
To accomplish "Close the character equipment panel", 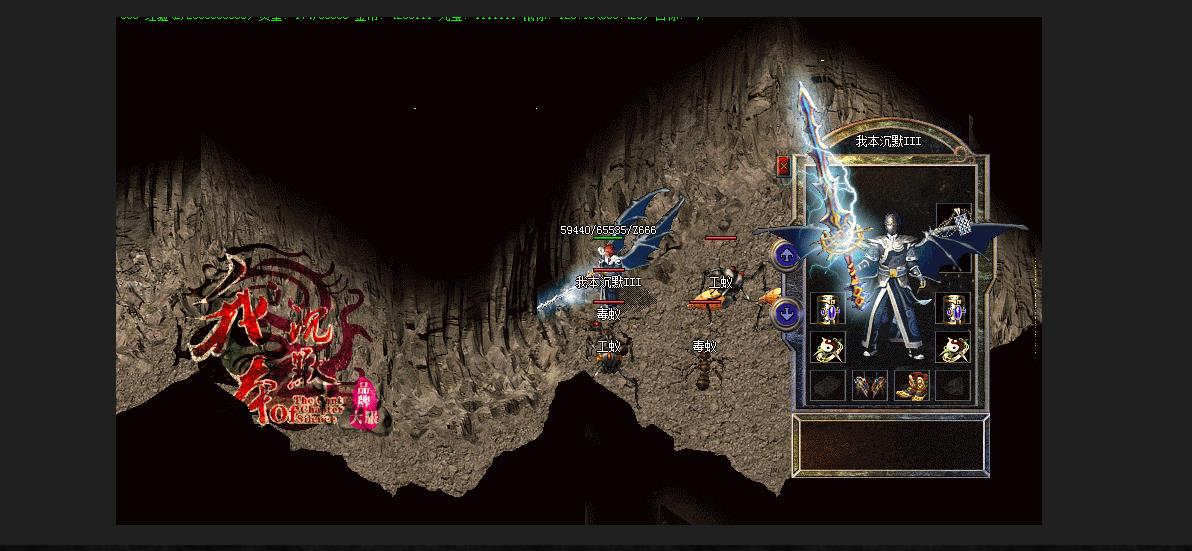I will (784, 167).
